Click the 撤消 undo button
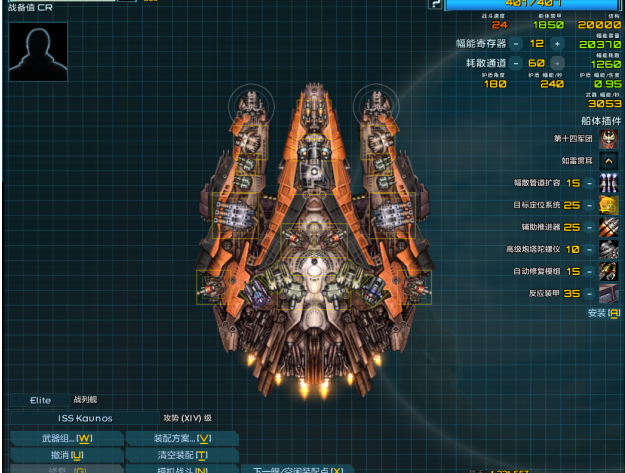 pyautogui.click(x=67, y=455)
